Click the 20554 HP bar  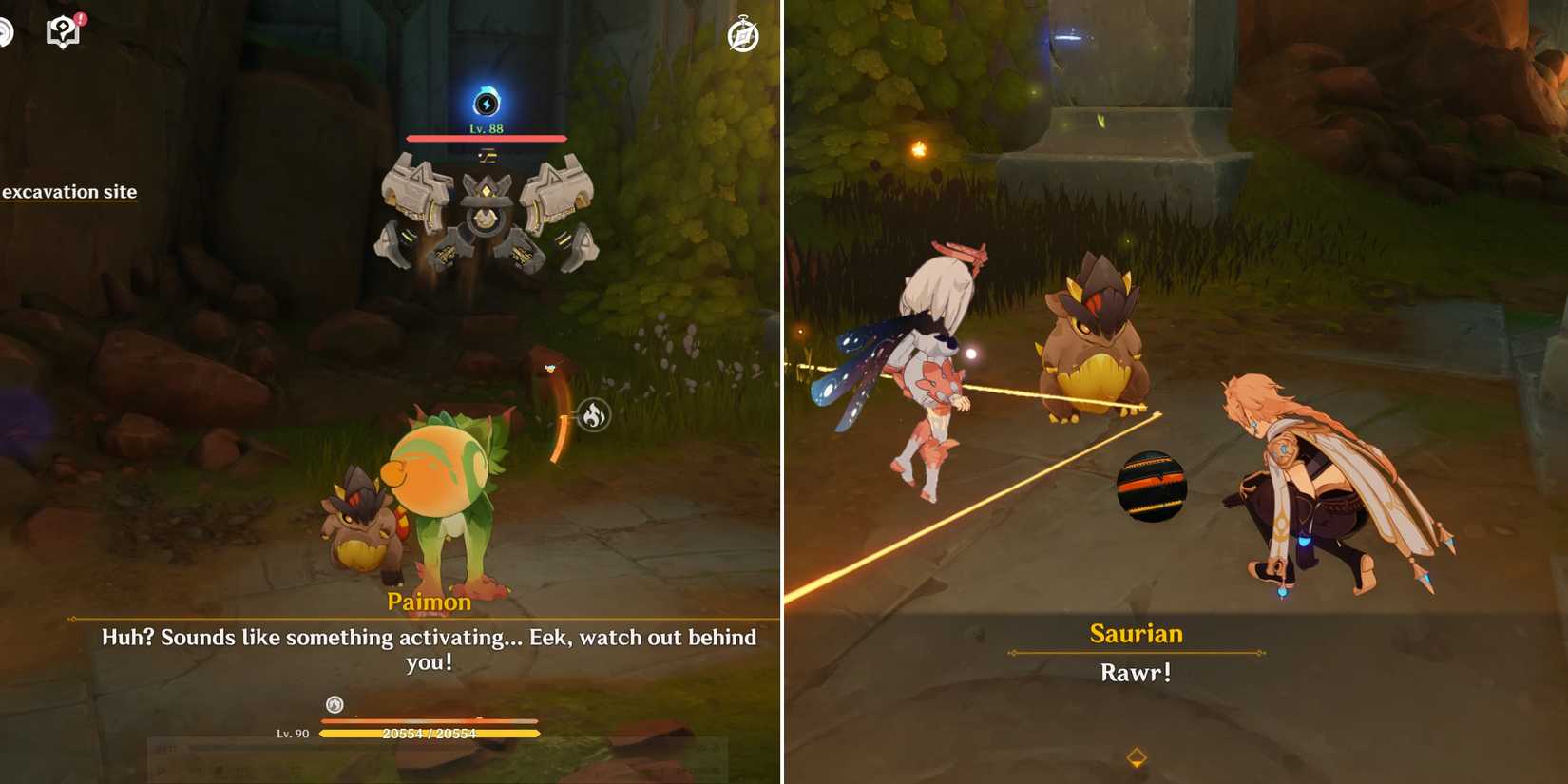(430, 733)
